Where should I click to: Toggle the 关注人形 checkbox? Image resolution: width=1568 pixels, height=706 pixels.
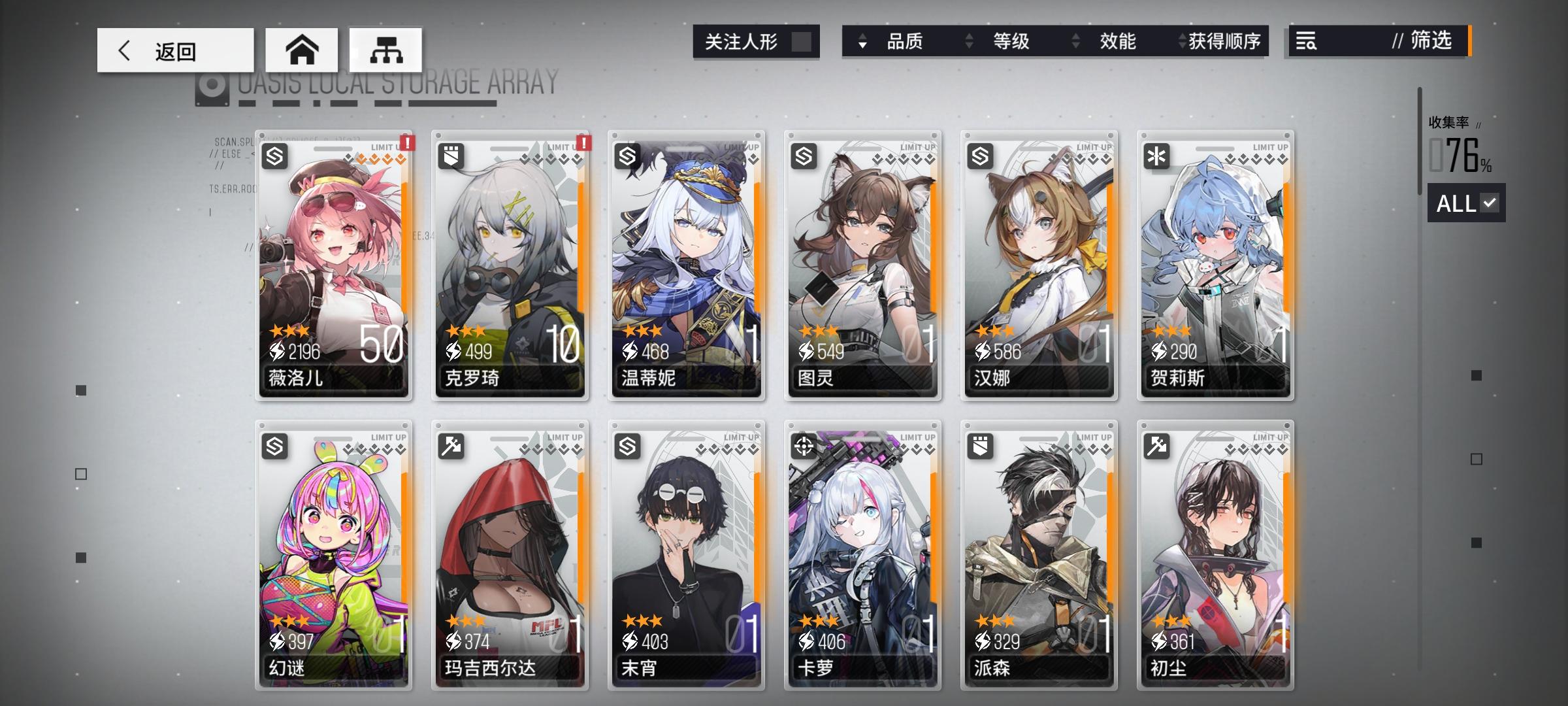pos(802,41)
